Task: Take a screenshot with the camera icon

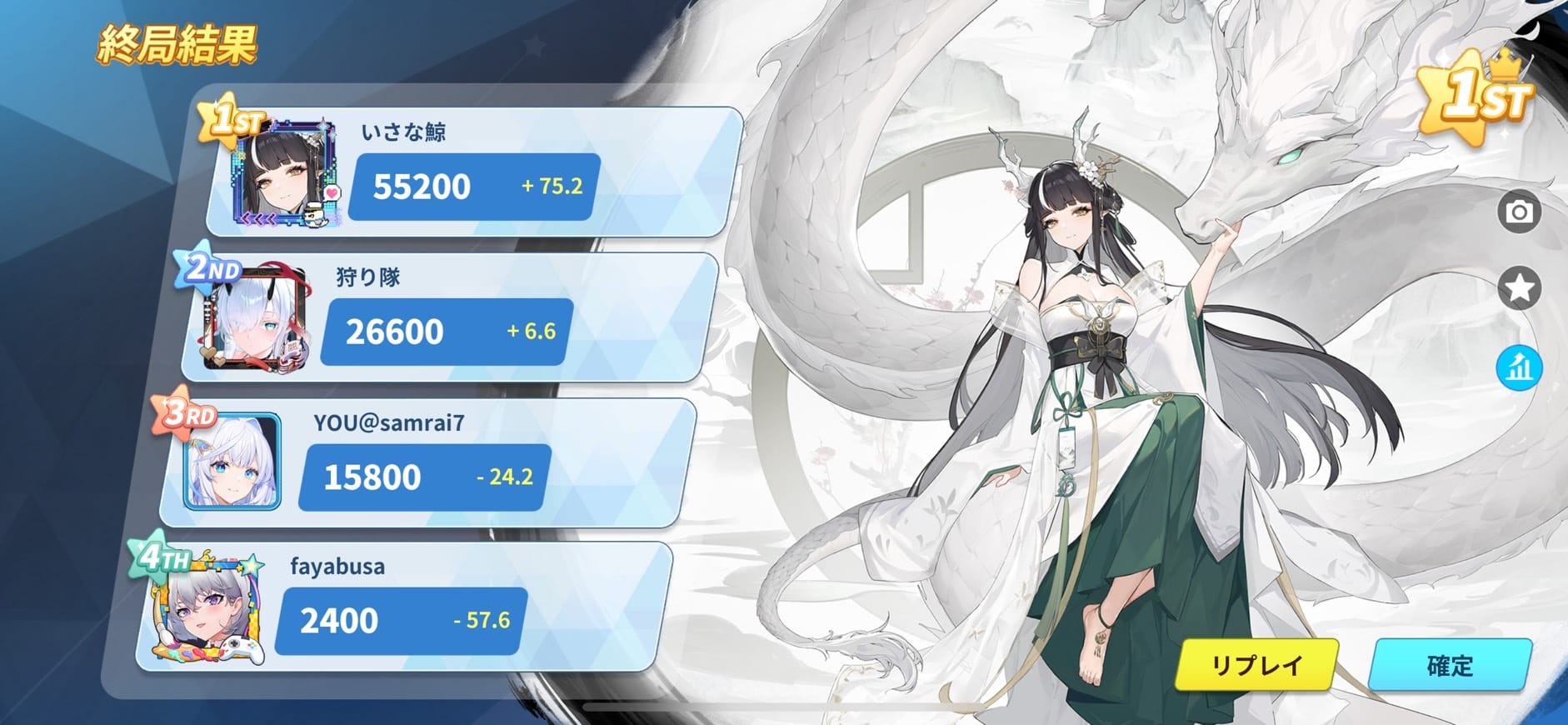Action: (1519, 212)
